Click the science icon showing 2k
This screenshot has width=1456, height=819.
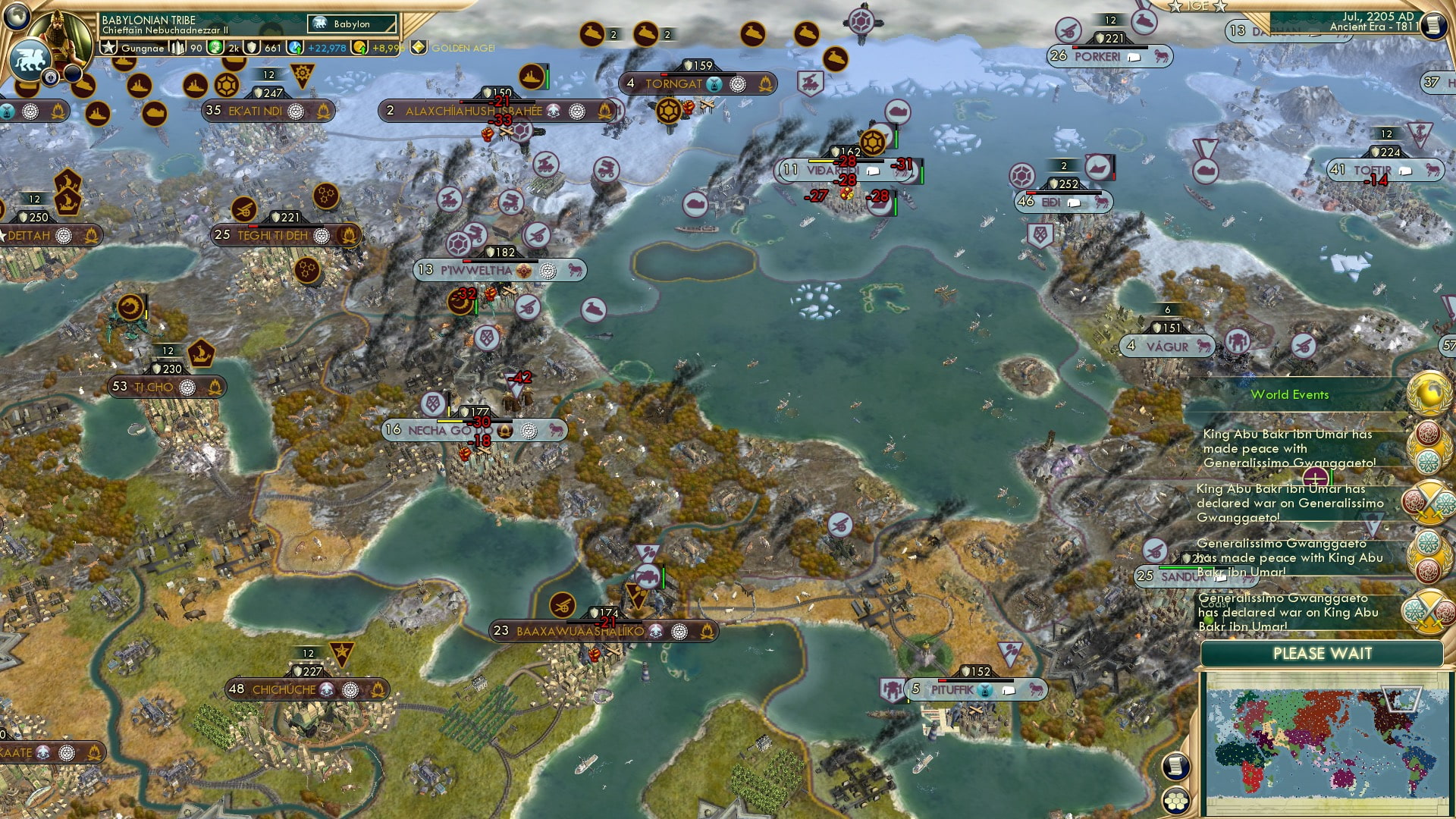[215, 47]
